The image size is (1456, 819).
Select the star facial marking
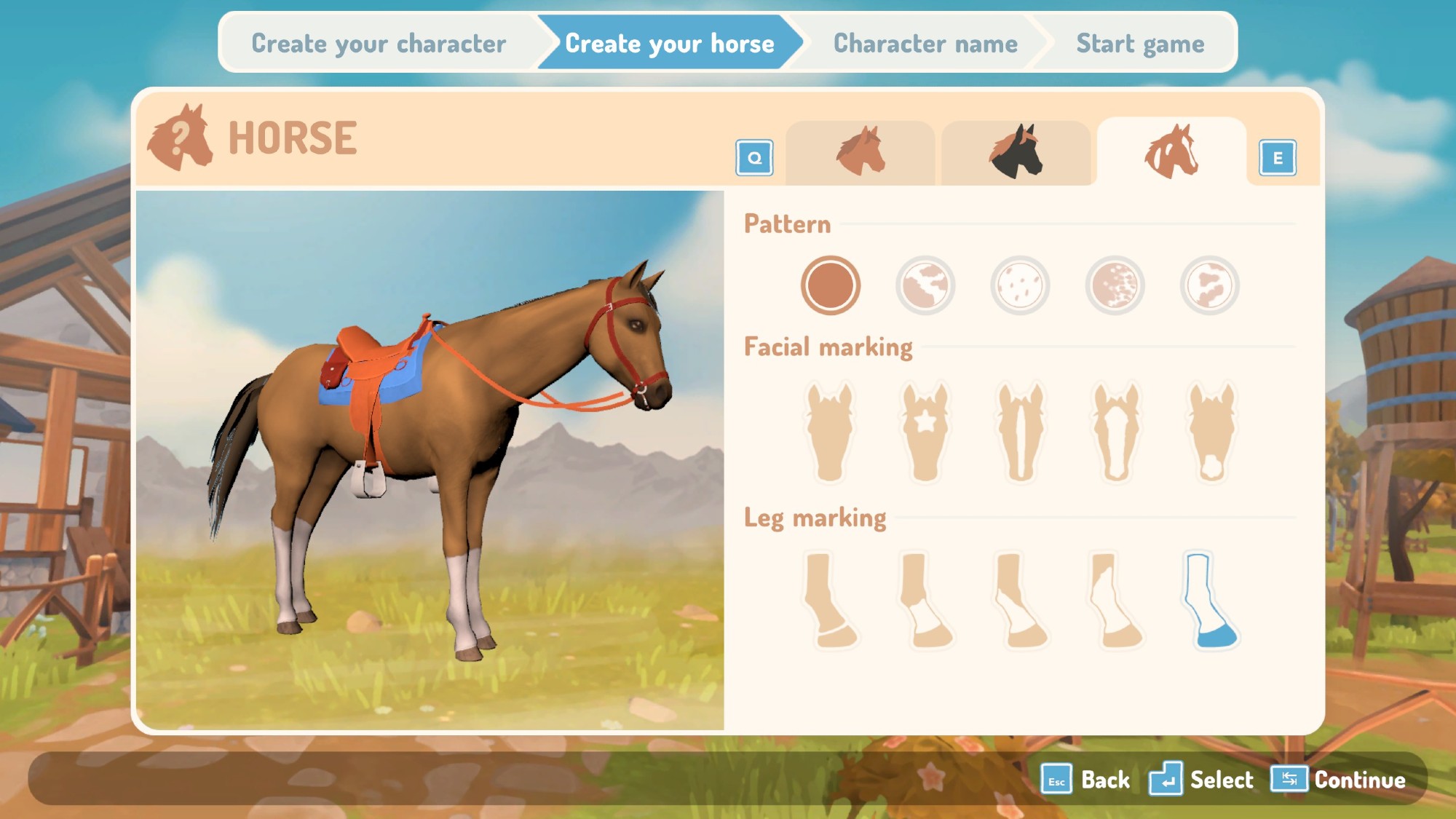click(925, 432)
